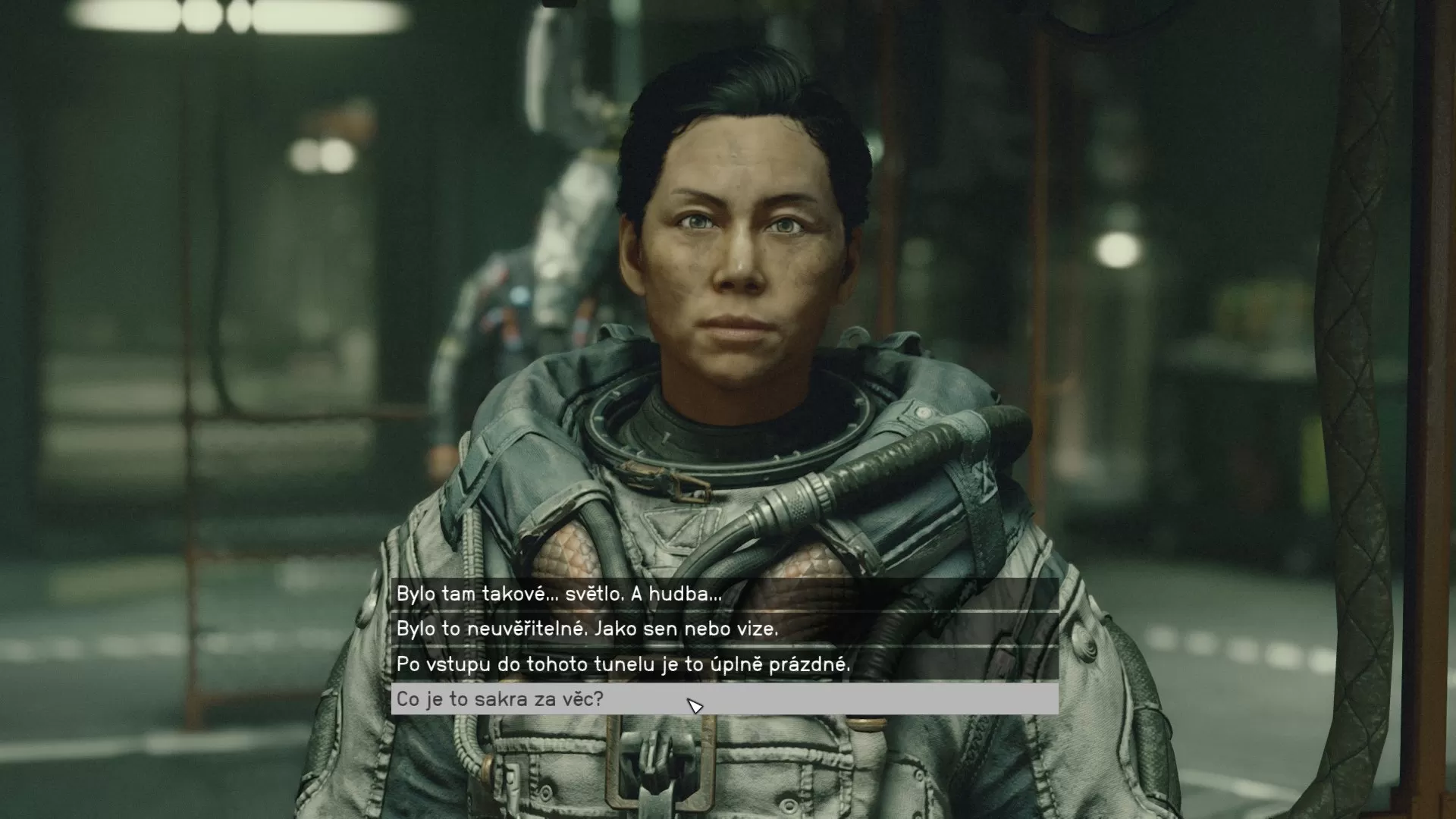Viewport: 1456px width, 819px height.
Task: Select "Bylo to neuvěřitelné. Jako sen nebo vize."
Action: (587, 629)
